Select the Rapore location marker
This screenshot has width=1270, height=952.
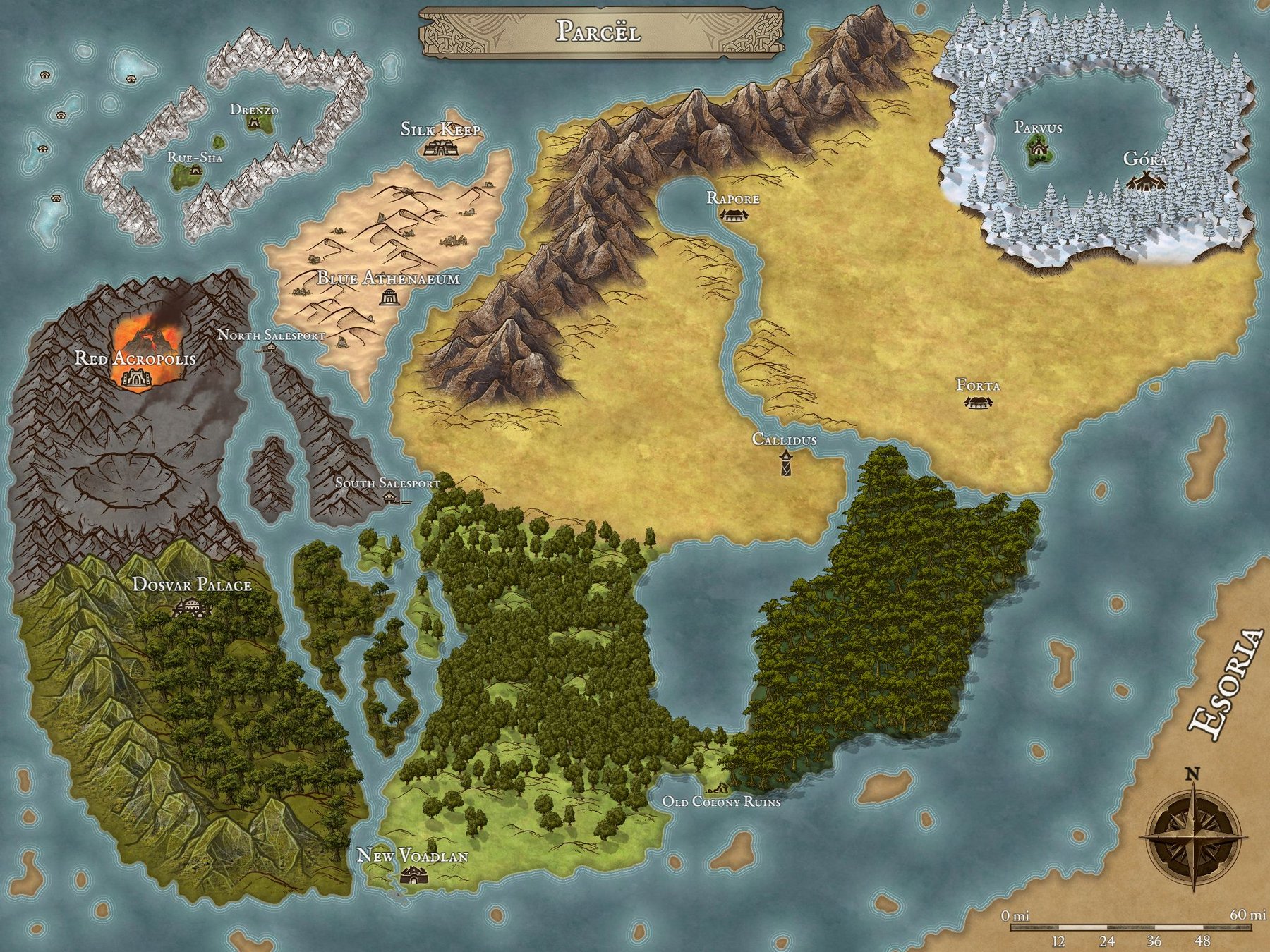pos(732,214)
